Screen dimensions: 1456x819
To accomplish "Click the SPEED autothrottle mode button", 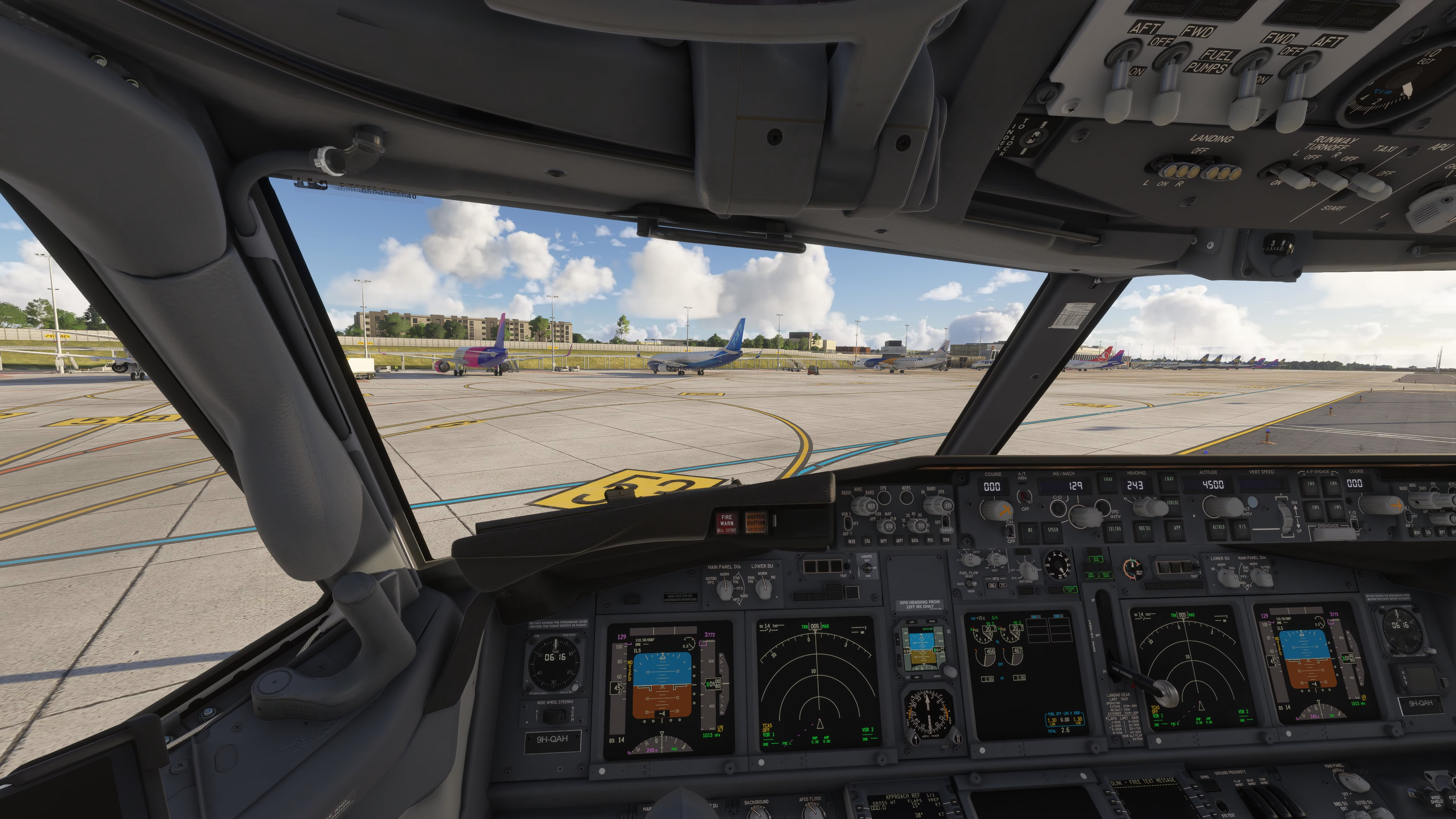I will pos(1053,530).
